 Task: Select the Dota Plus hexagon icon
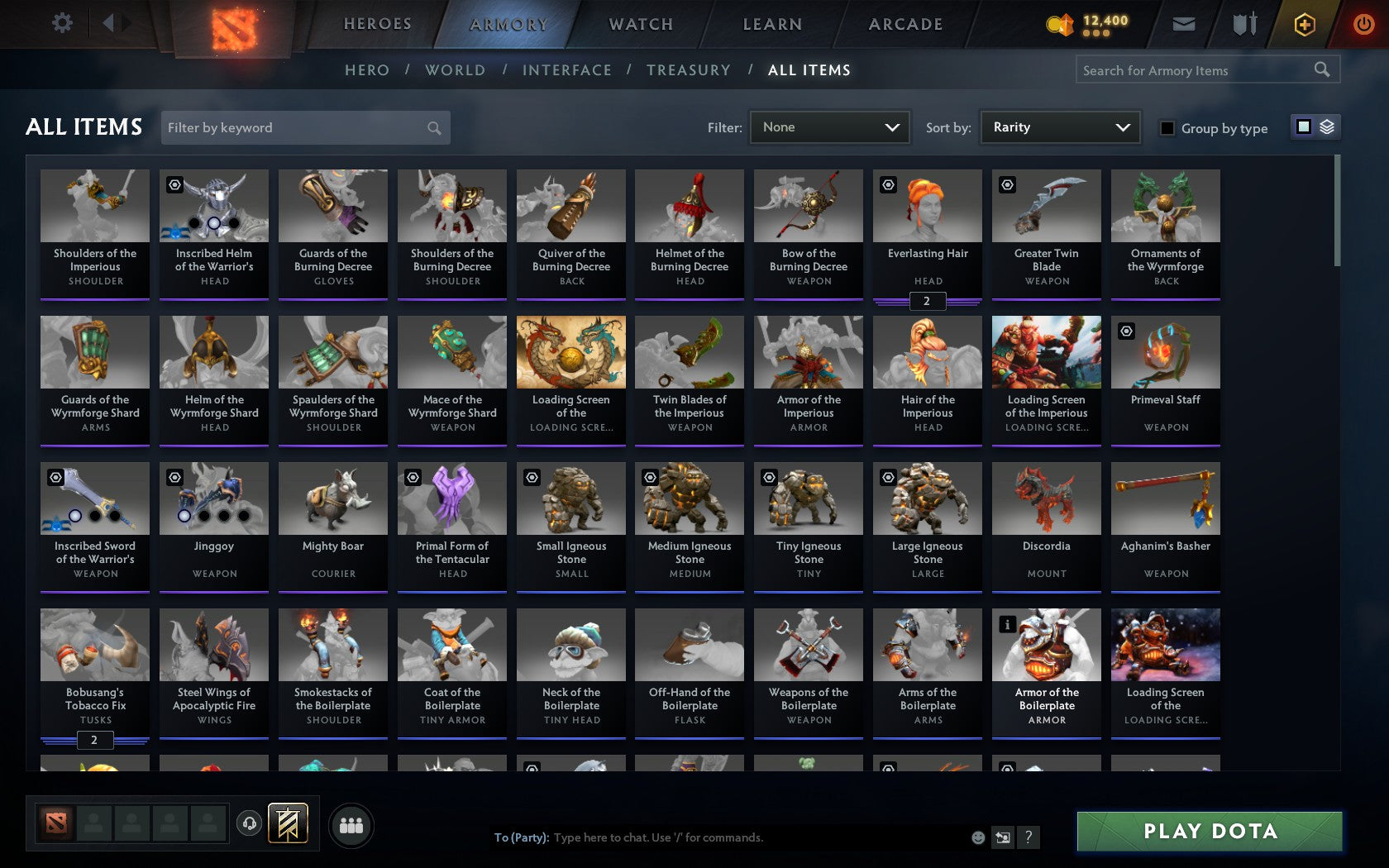click(1305, 24)
